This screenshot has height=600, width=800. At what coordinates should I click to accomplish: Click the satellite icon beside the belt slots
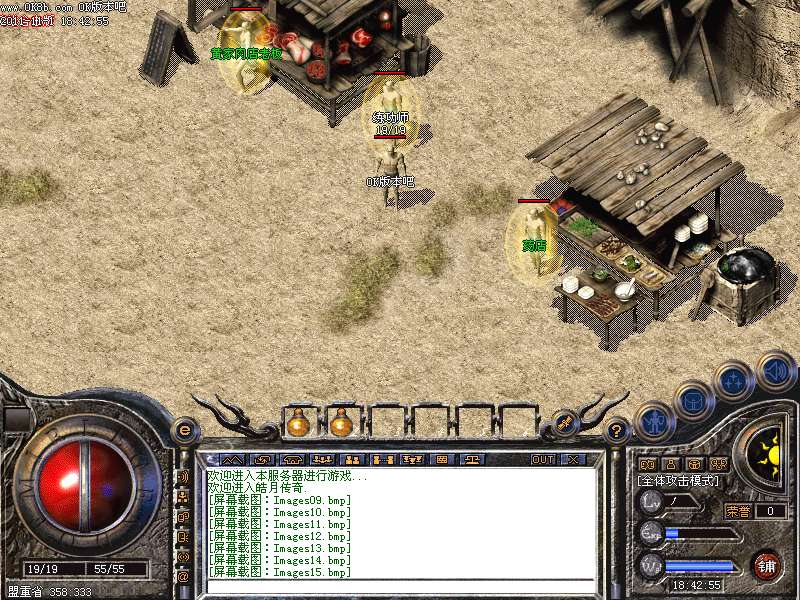click(565, 423)
